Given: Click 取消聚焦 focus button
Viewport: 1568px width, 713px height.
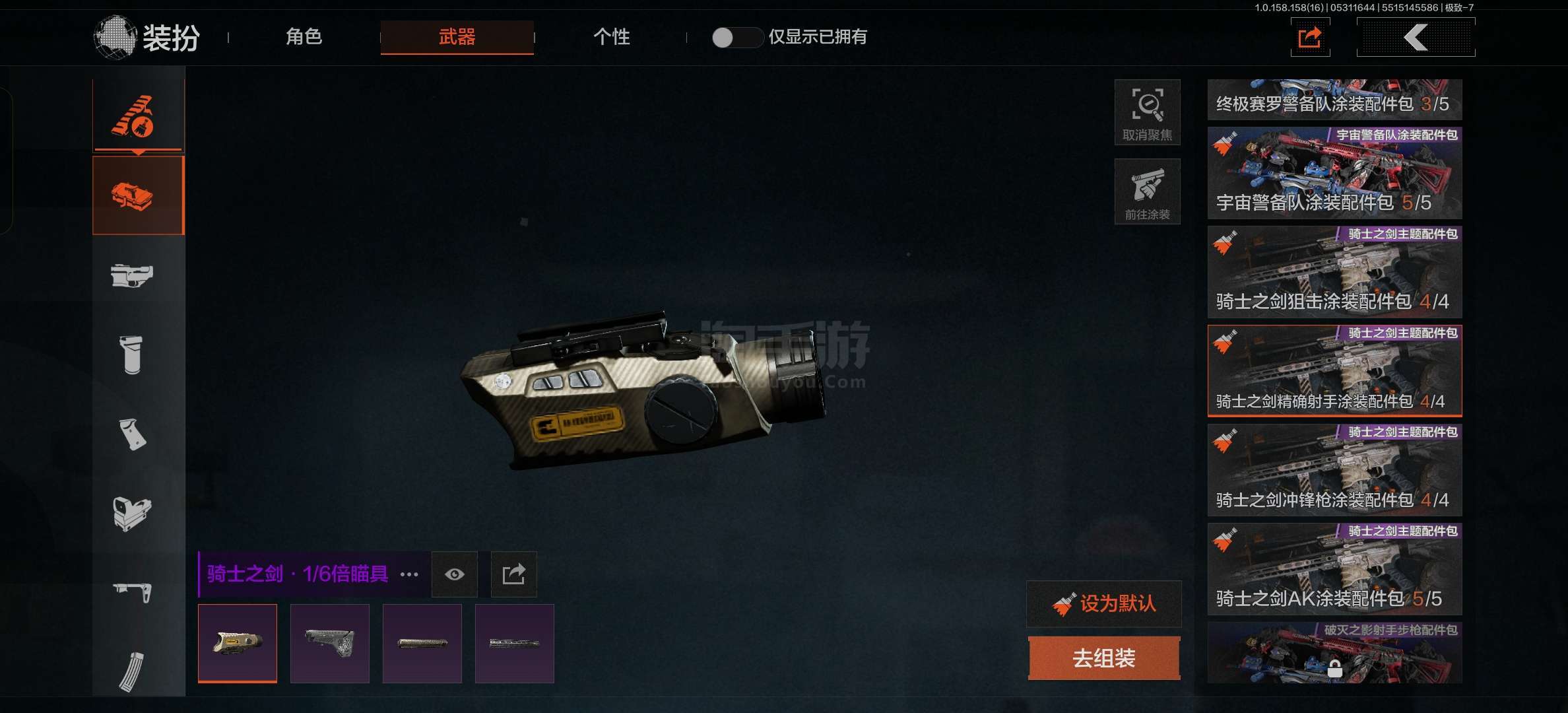Looking at the screenshot, I should [1147, 112].
